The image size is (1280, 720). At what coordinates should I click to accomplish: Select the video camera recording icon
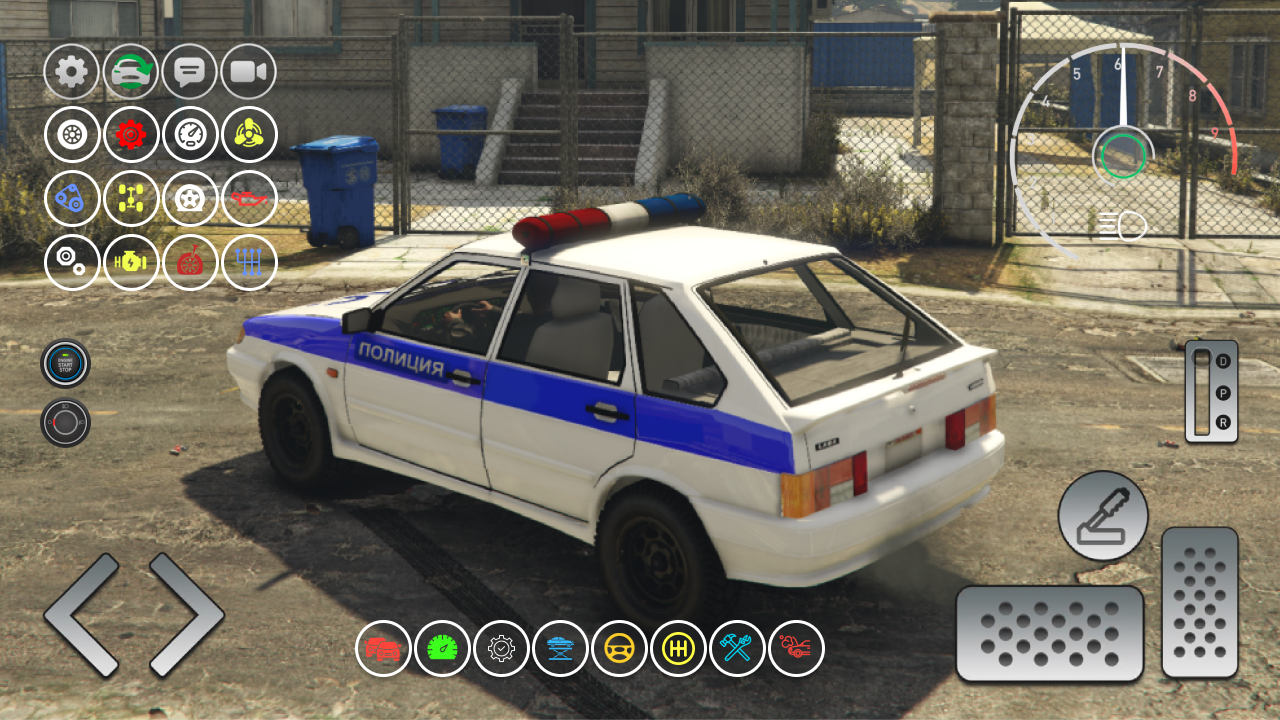point(250,71)
